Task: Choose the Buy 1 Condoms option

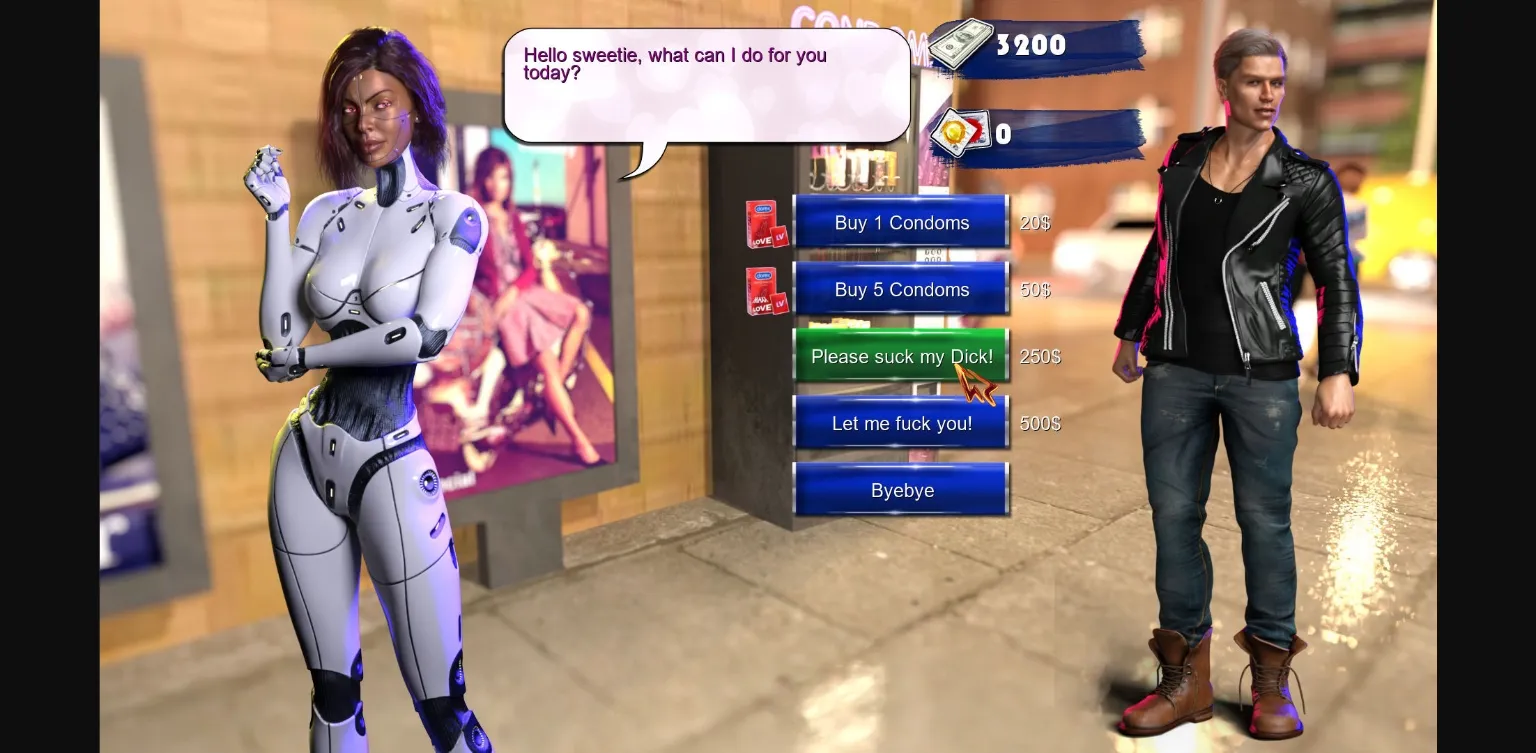Action: click(x=900, y=222)
